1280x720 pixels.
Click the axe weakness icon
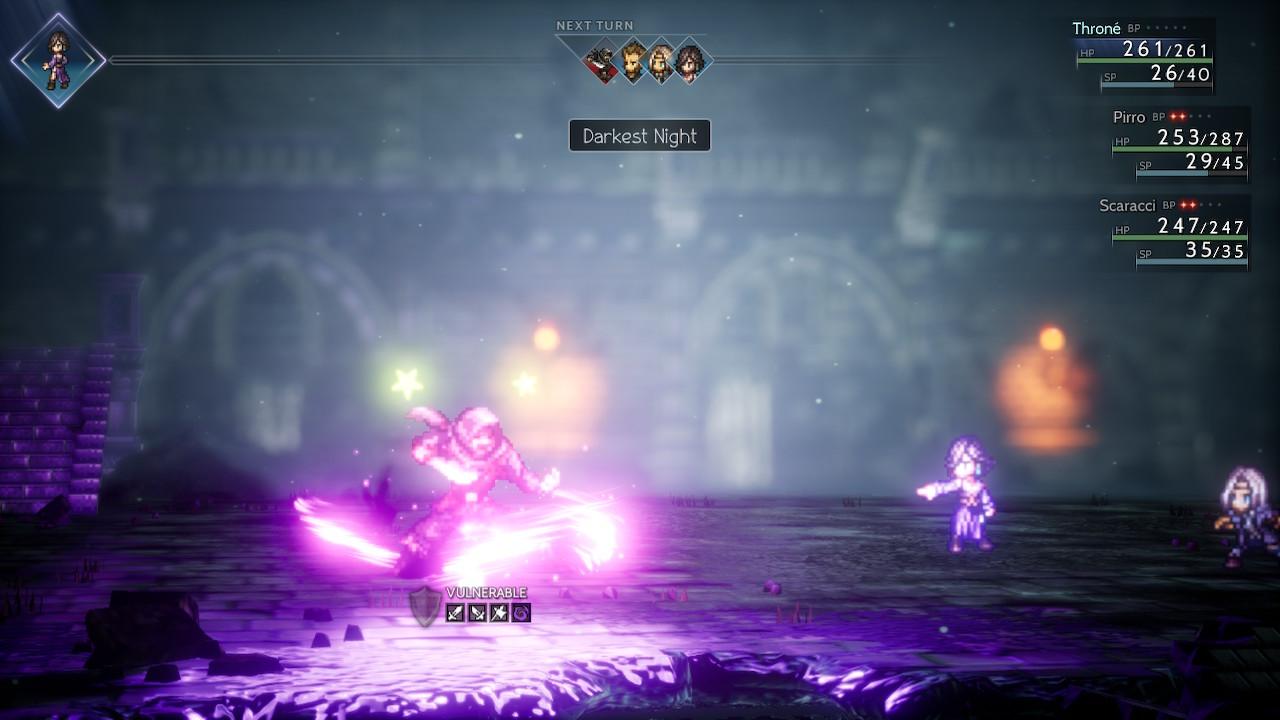pos(499,612)
